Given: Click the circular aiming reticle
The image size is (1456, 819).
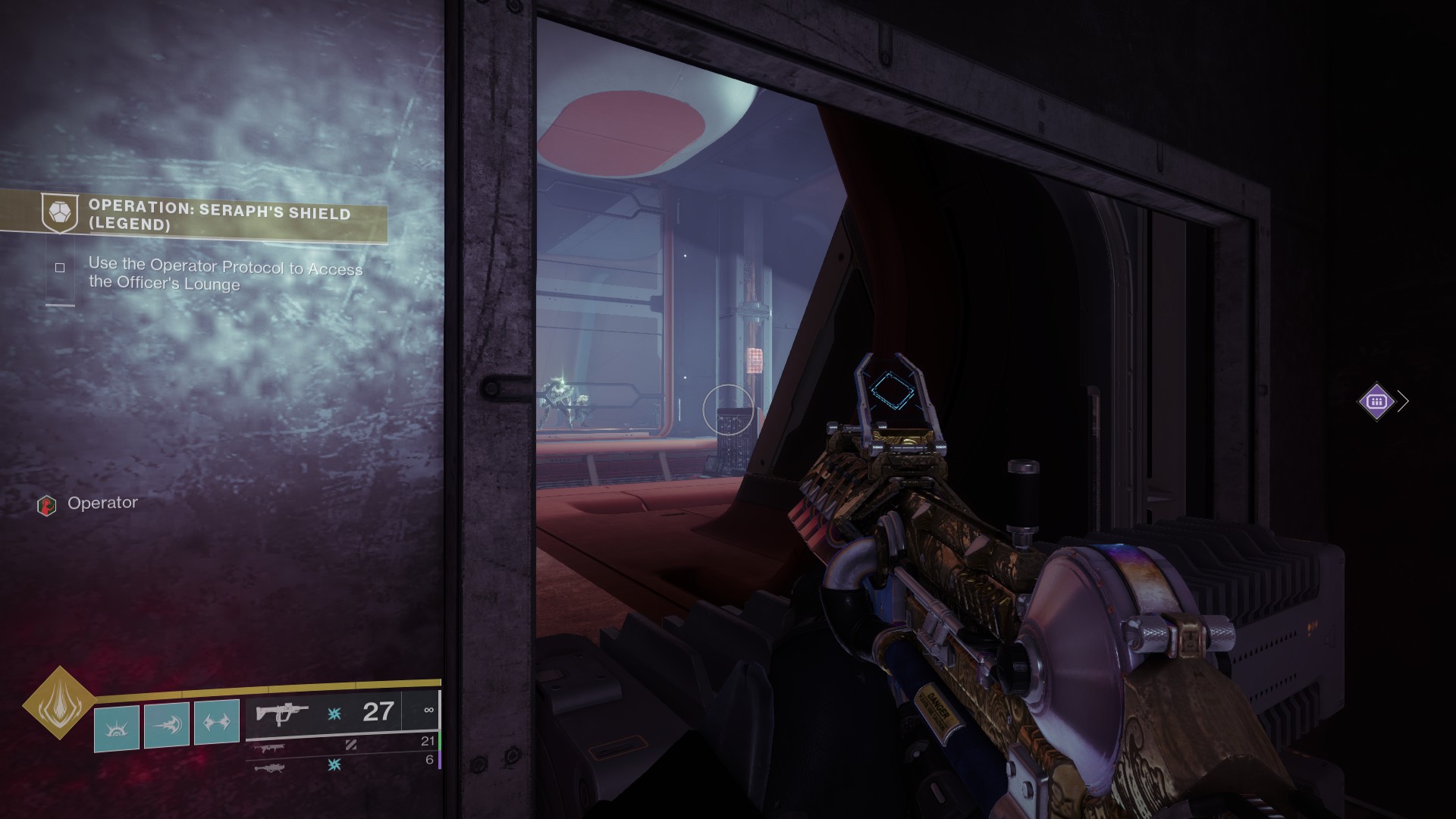Looking at the screenshot, I should point(729,409).
